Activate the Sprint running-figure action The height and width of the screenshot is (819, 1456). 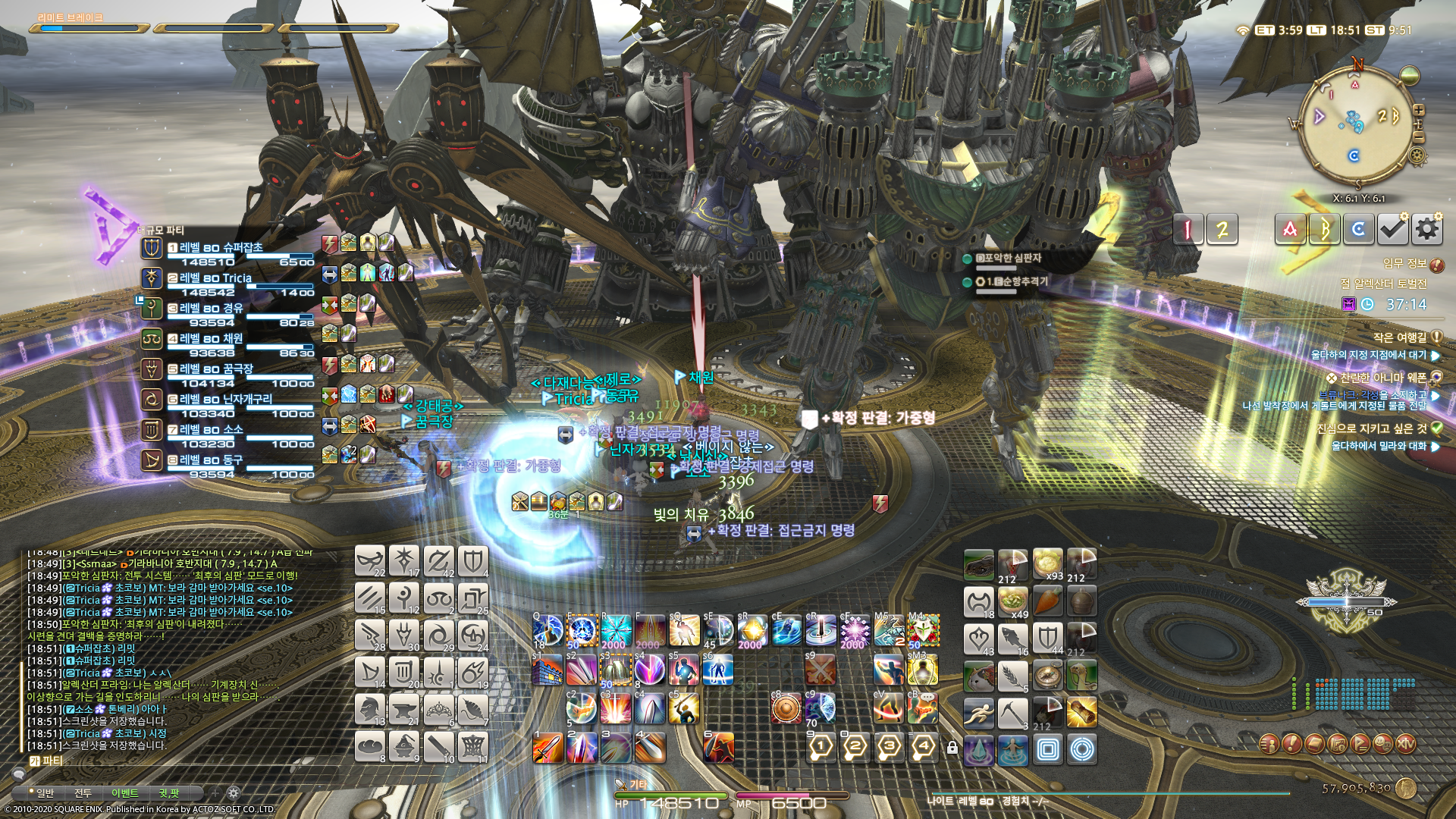[978, 714]
